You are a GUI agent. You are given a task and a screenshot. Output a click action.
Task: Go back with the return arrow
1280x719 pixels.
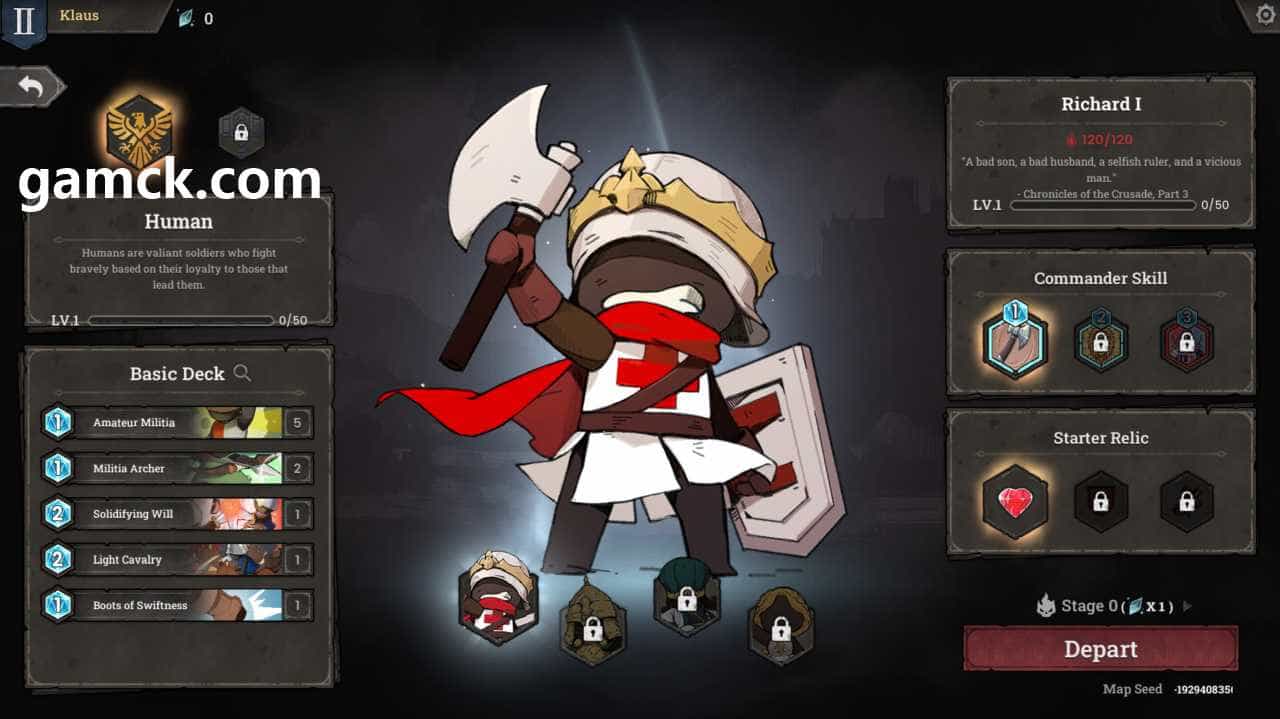pos(32,87)
